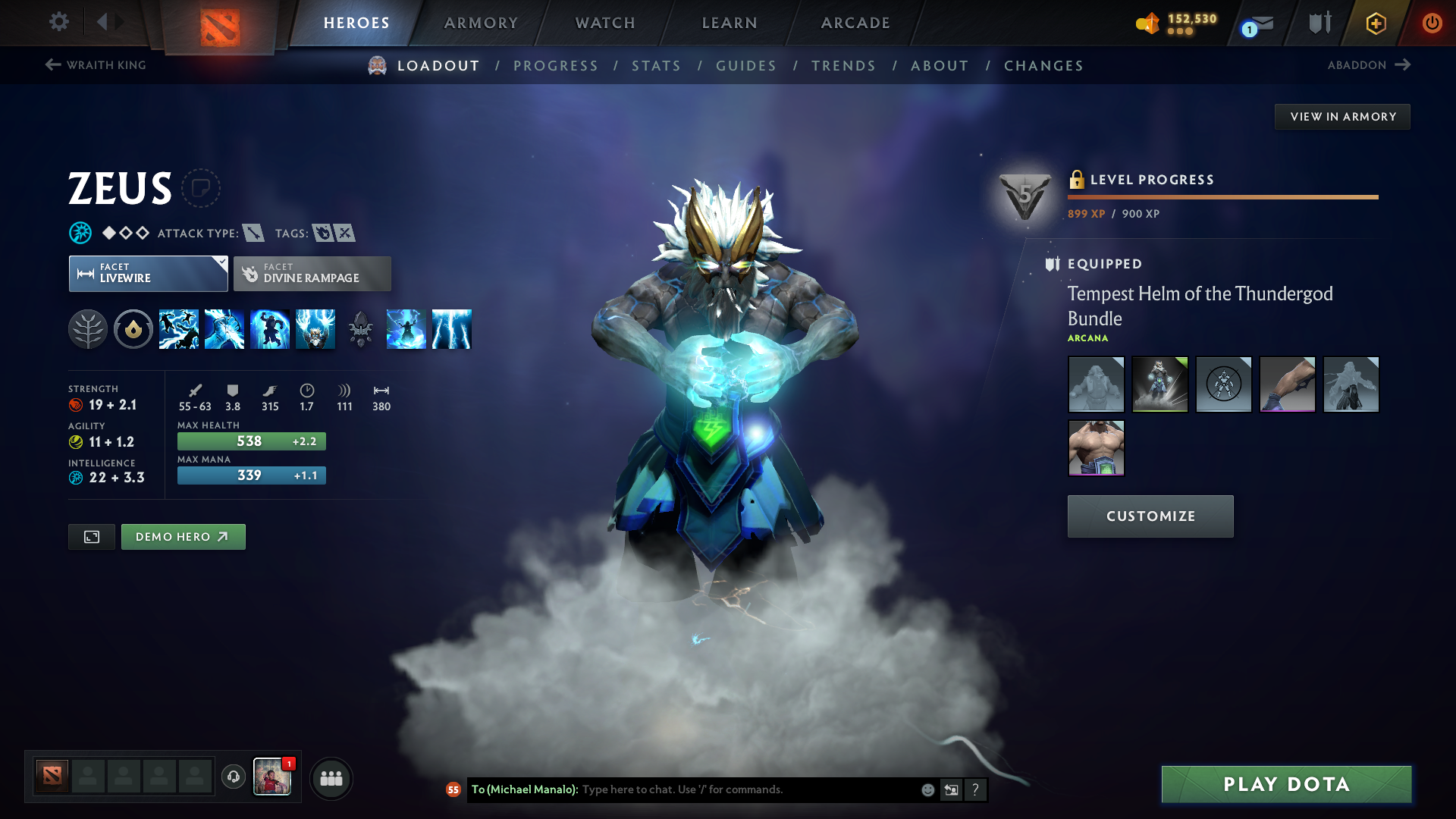
Task: Switch to the GUIDES section
Action: pyautogui.click(x=745, y=66)
